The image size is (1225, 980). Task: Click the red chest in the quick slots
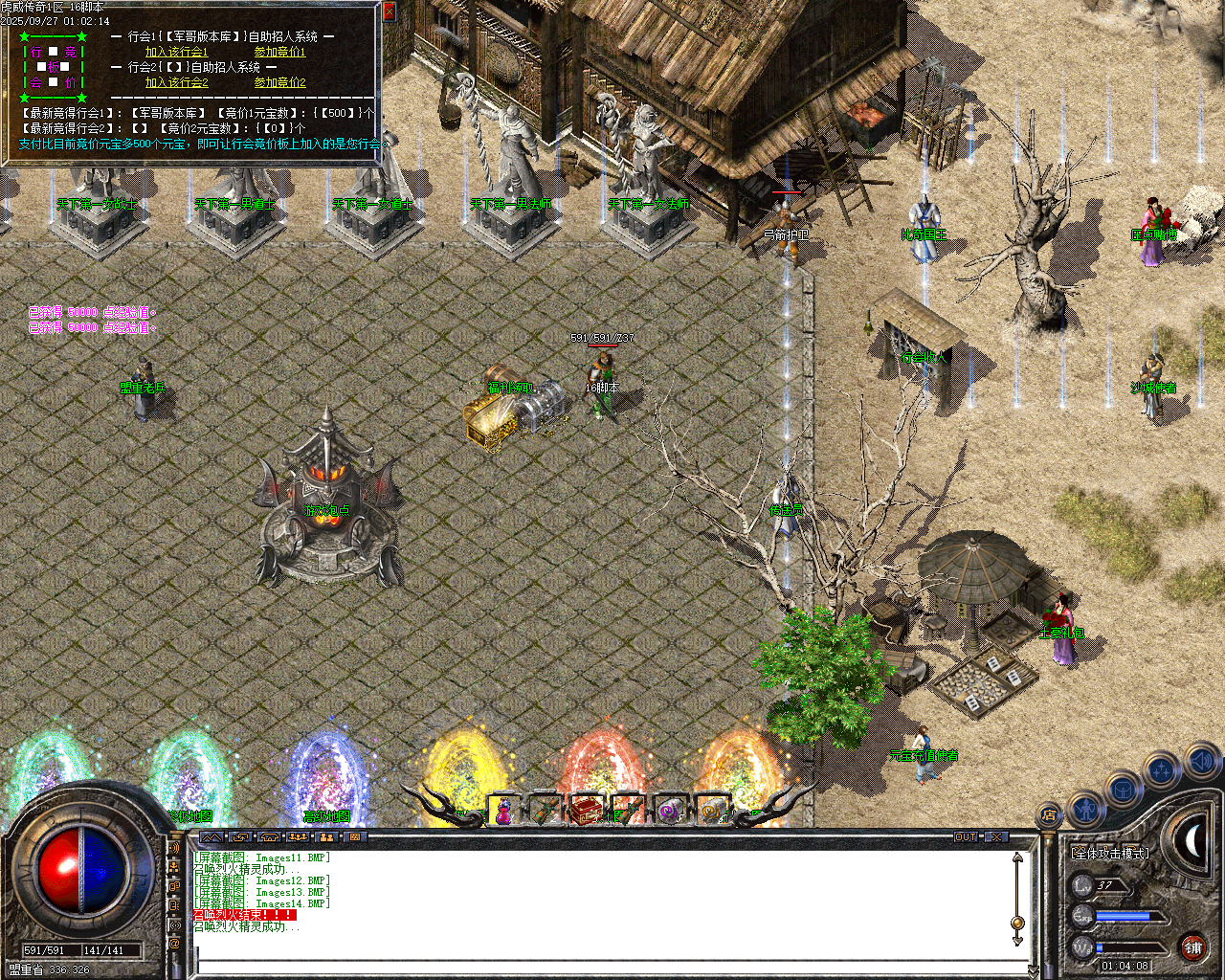[588, 809]
